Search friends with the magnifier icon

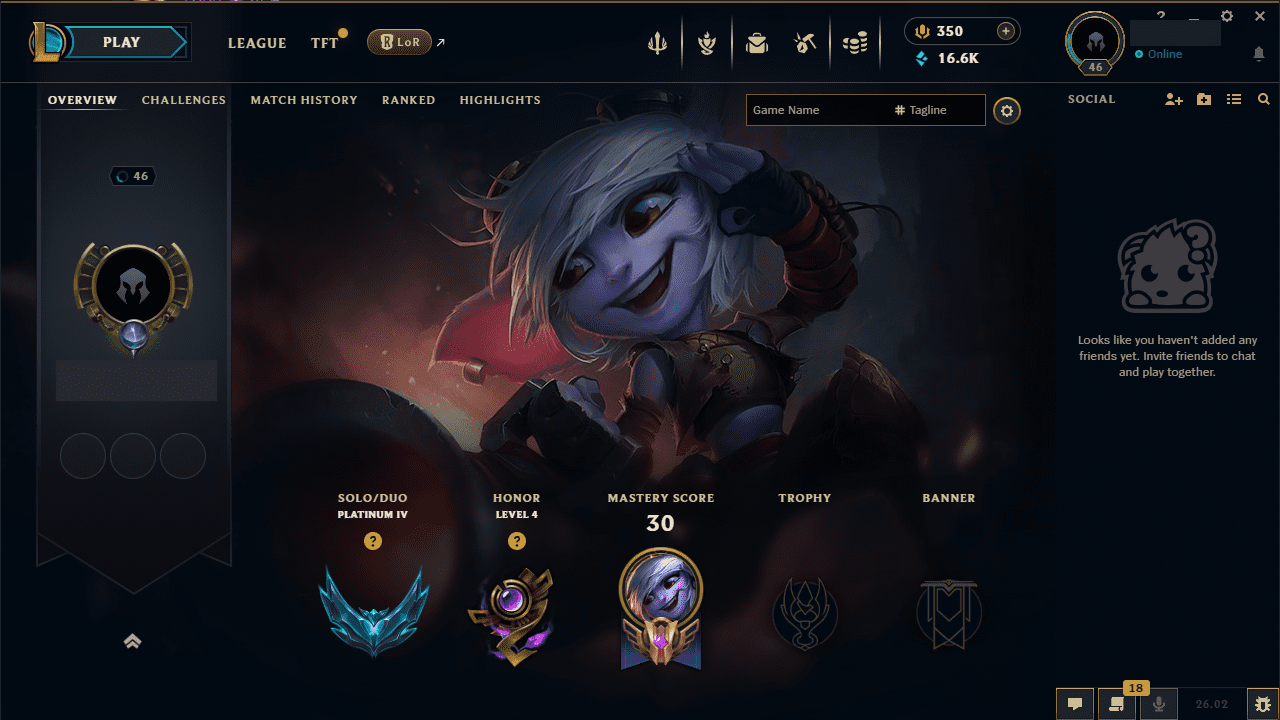[1263, 99]
